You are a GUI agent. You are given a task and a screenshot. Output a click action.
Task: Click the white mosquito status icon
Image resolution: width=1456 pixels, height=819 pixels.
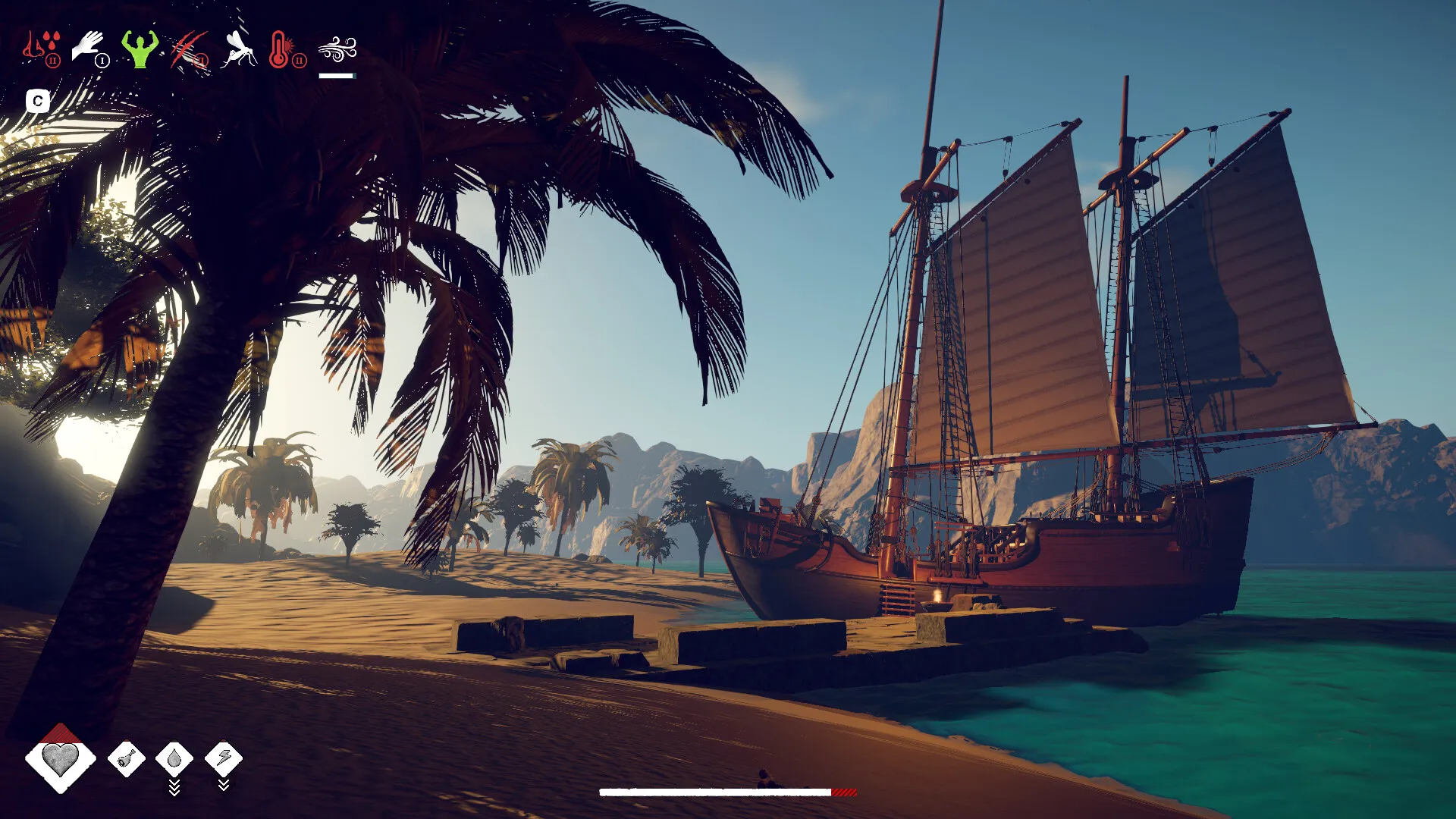click(x=239, y=49)
